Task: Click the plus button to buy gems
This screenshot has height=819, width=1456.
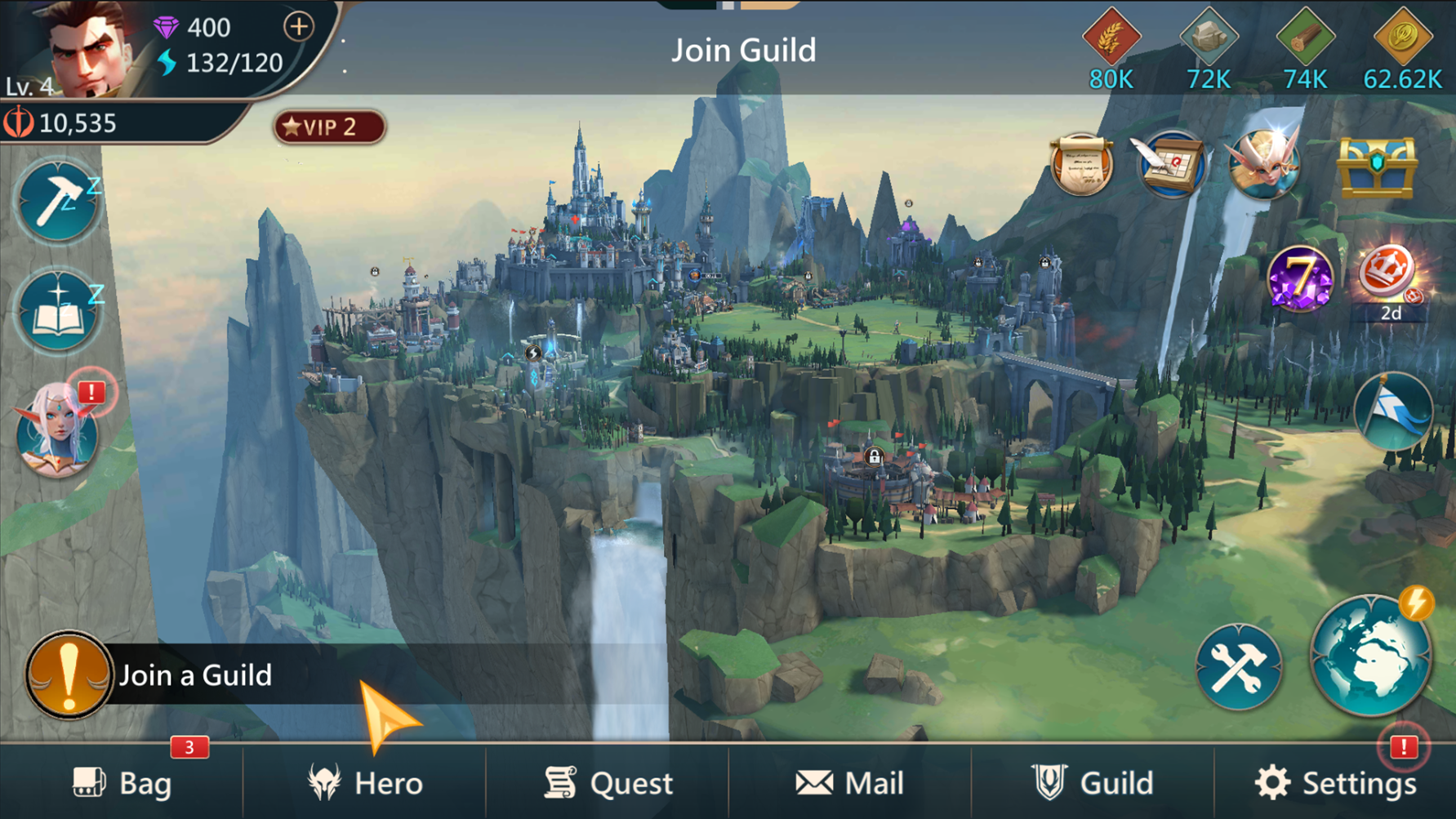Action: 297,25
